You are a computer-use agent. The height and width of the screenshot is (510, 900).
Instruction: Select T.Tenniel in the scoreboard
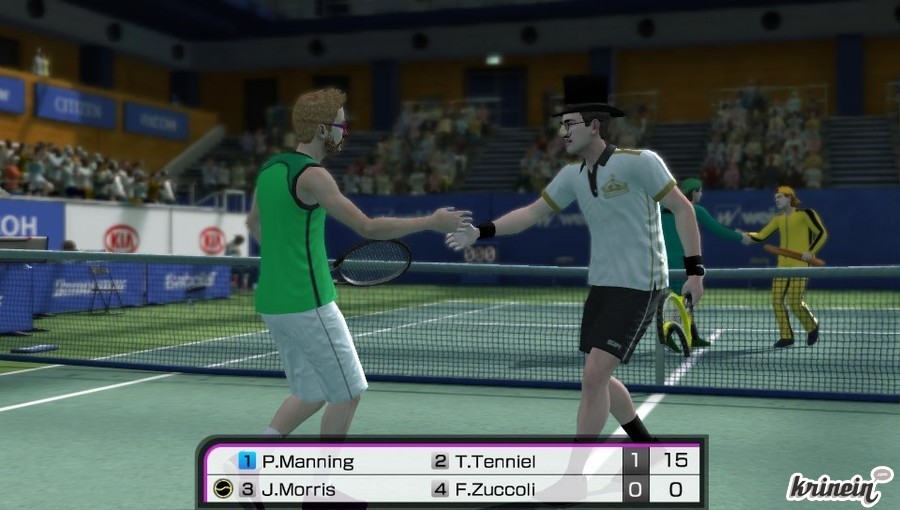495,461
